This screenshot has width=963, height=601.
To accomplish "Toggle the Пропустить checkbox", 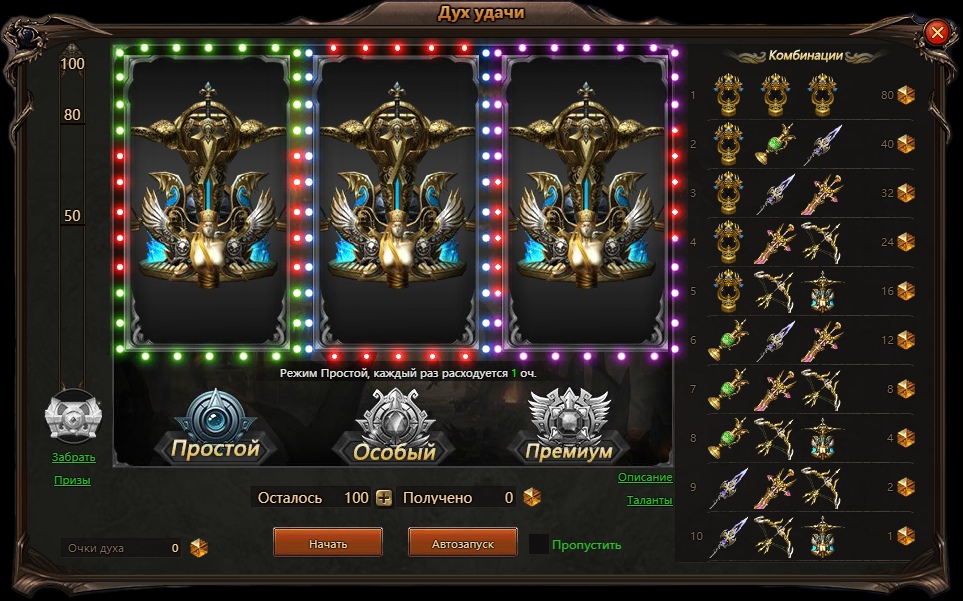I will [539, 544].
